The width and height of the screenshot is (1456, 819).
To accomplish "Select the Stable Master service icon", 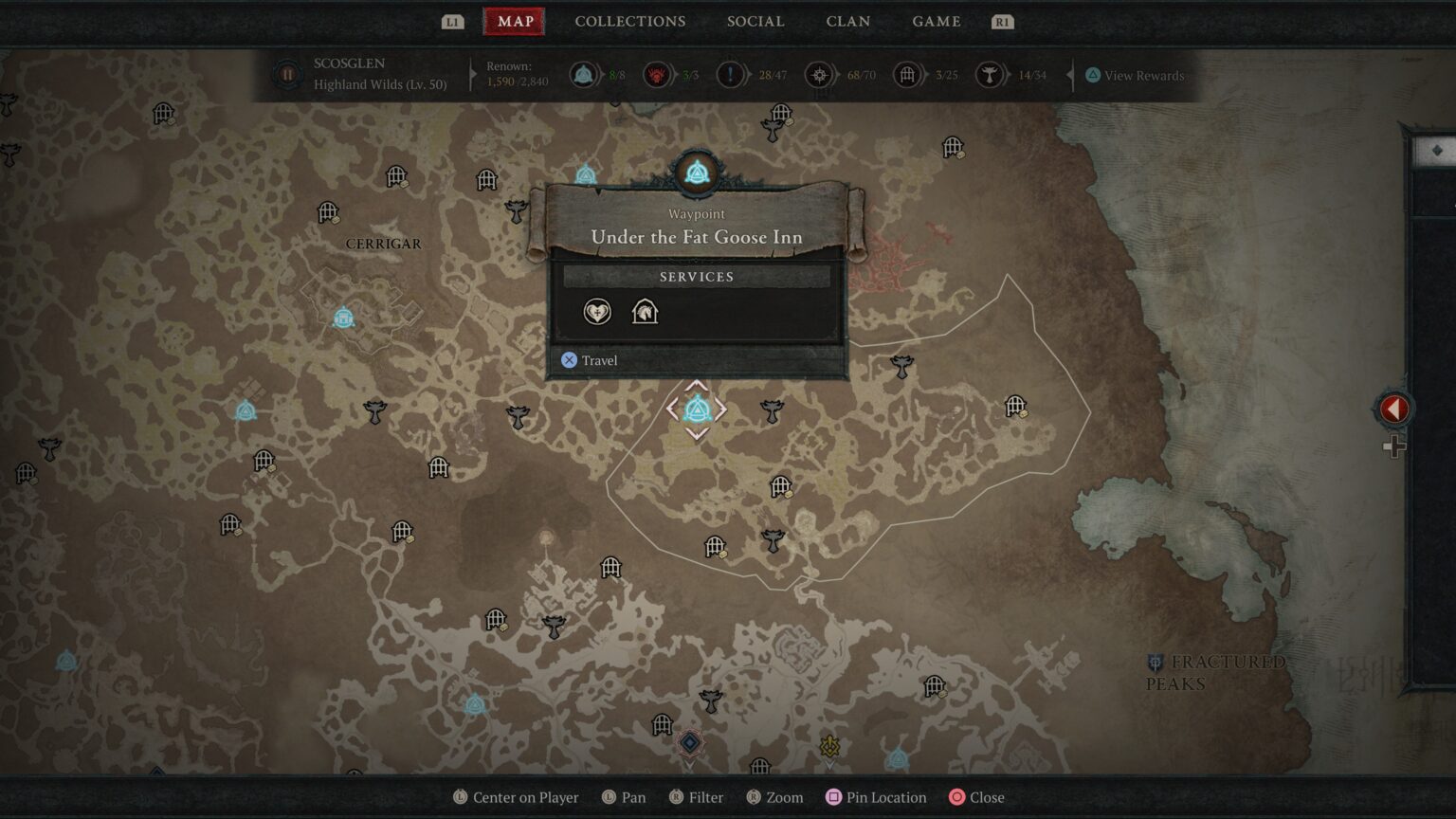I will 646,312.
